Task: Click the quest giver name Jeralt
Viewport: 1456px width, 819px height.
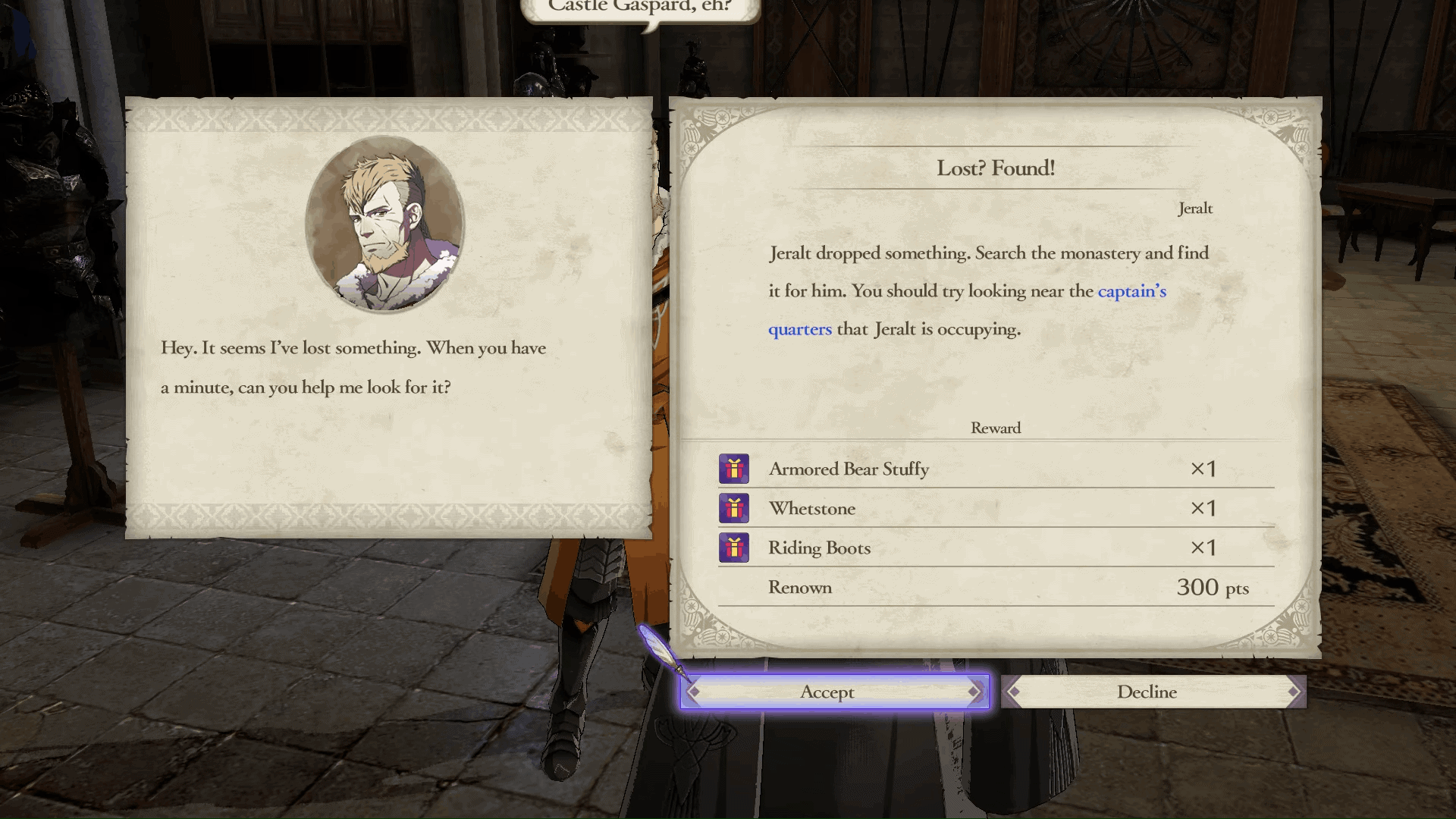Action: click(1197, 208)
